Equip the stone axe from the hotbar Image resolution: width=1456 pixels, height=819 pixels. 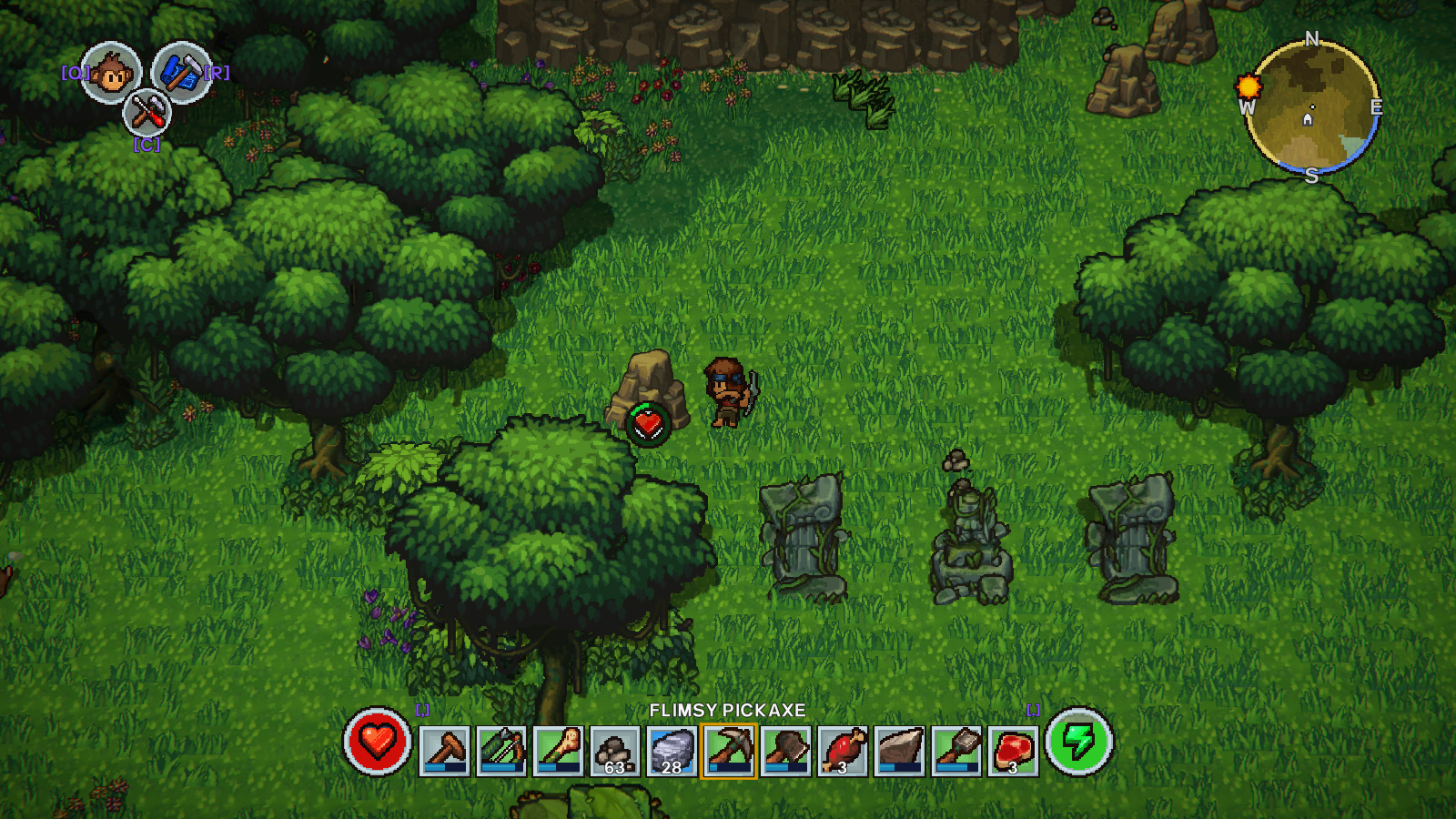click(785, 751)
